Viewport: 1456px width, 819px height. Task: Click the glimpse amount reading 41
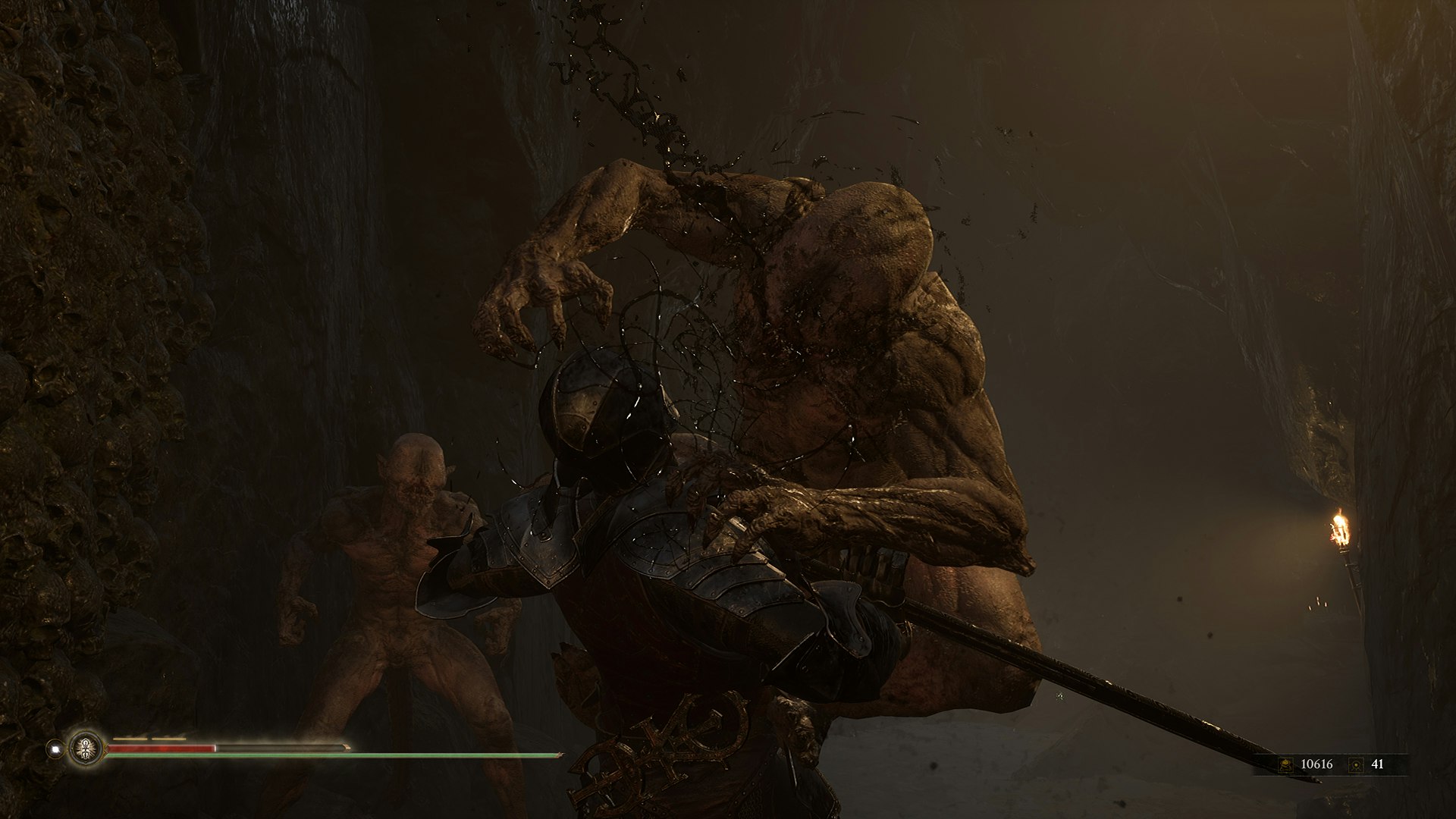[x=1379, y=764]
